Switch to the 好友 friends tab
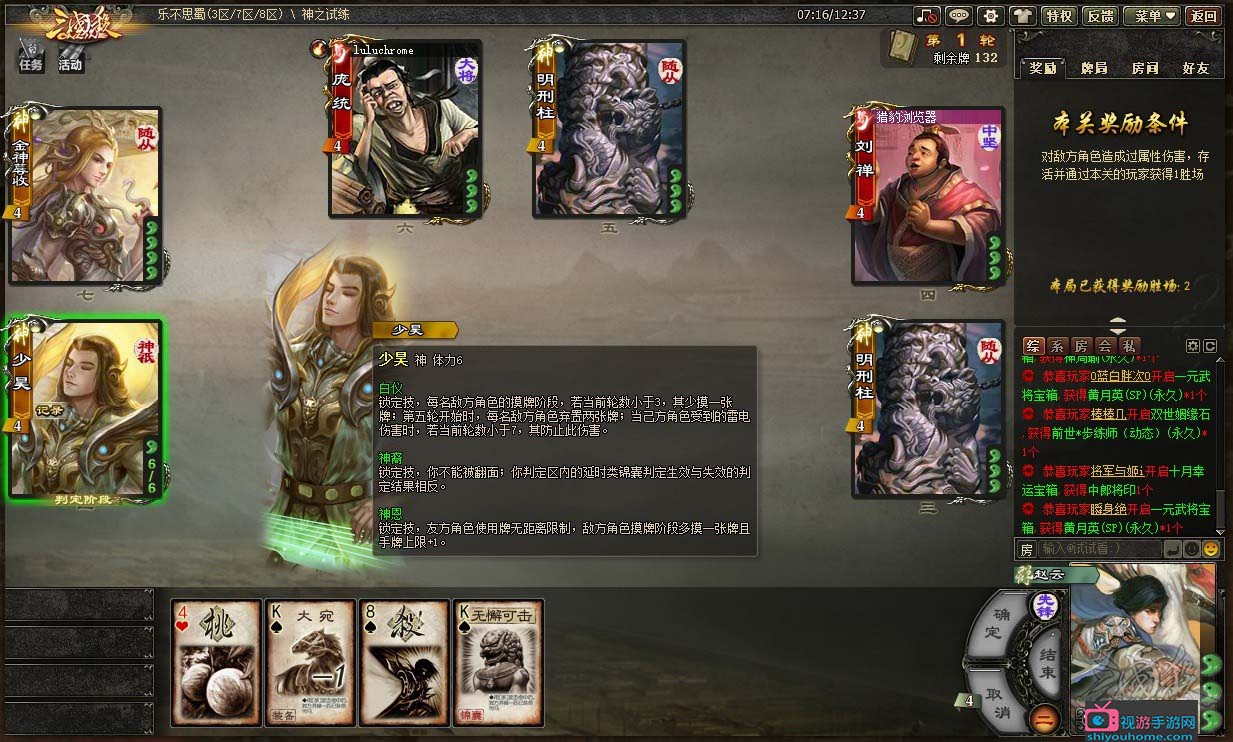 click(1195, 68)
